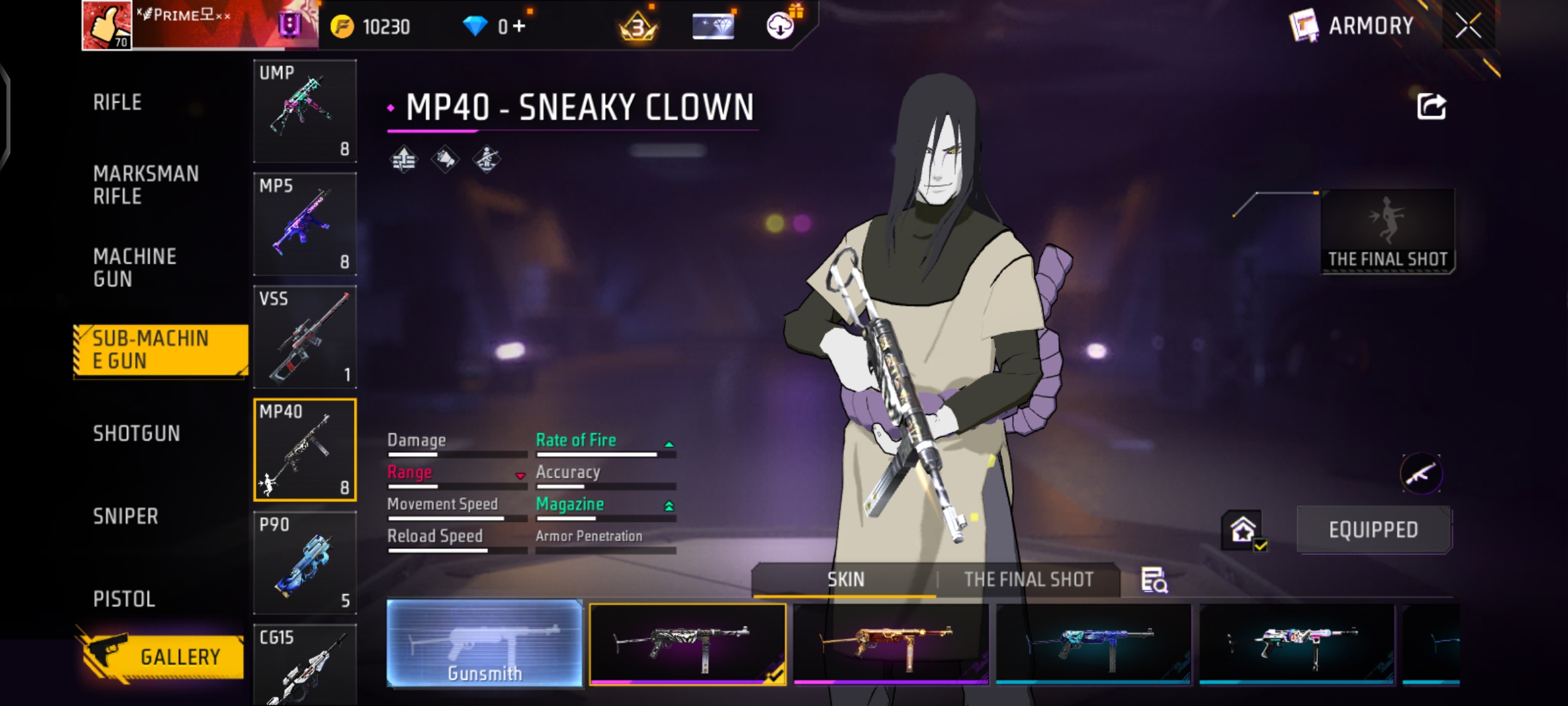This screenshot has width=1568, height=706.
Task: Show the Sniper weapons list
Action: pos(125,516)
